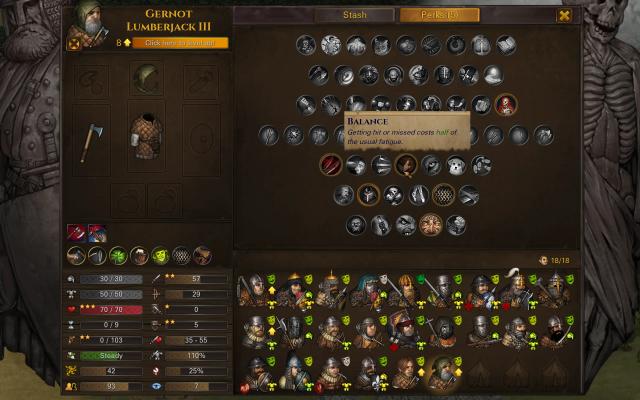Select the chainmail mesh perk icon
Viewport: 640px width, 400px height.
(443, 194)
